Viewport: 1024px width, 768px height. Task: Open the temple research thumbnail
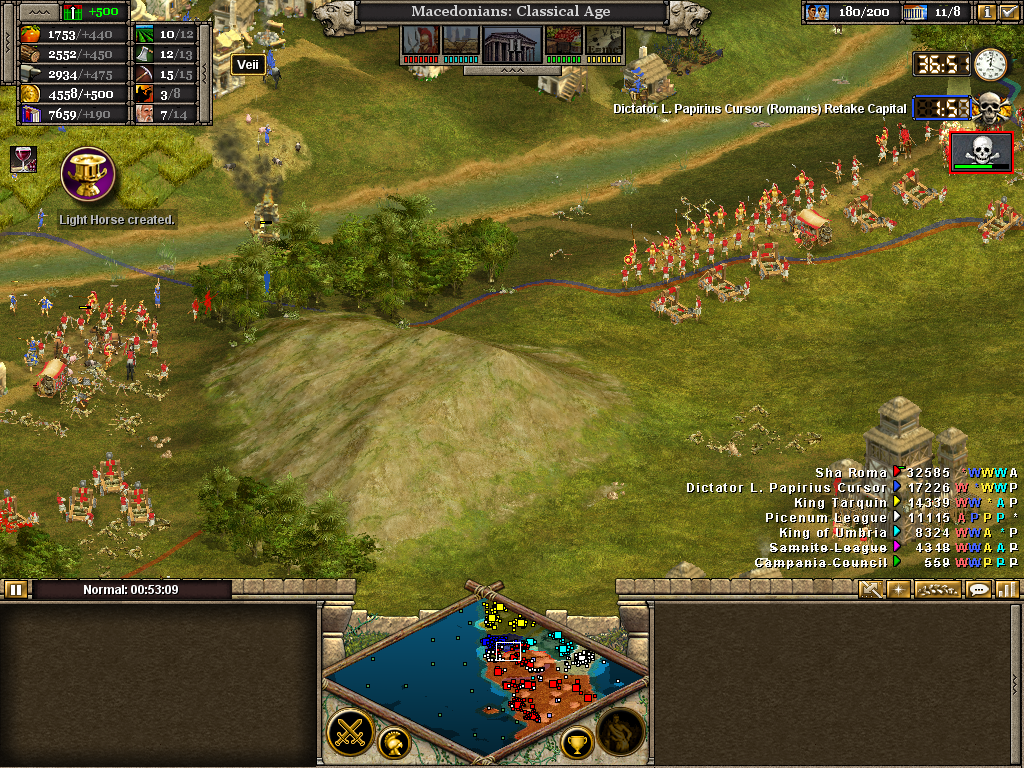511,42
